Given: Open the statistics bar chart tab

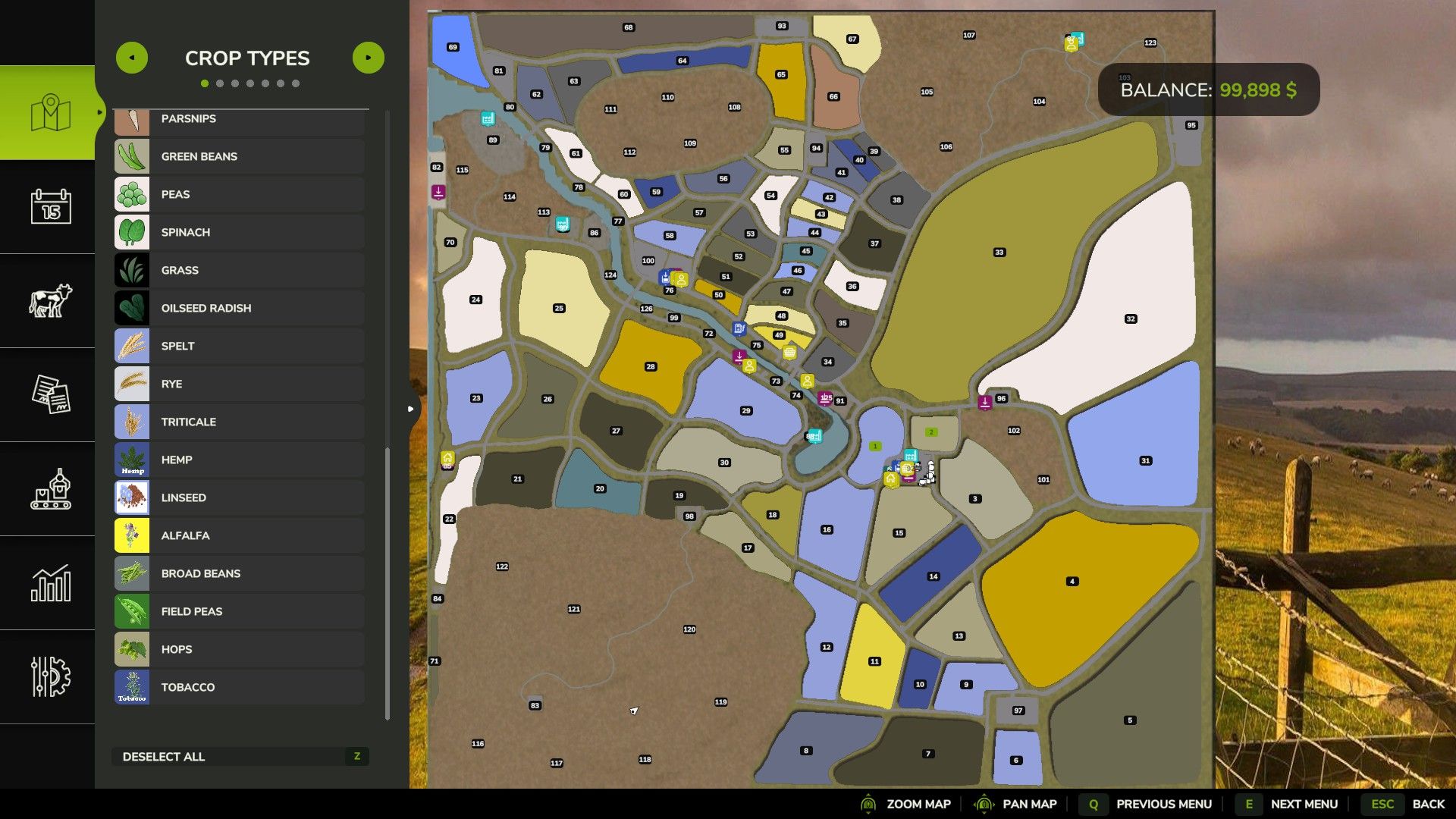Looking at the screenshot, I should [50, 582].
